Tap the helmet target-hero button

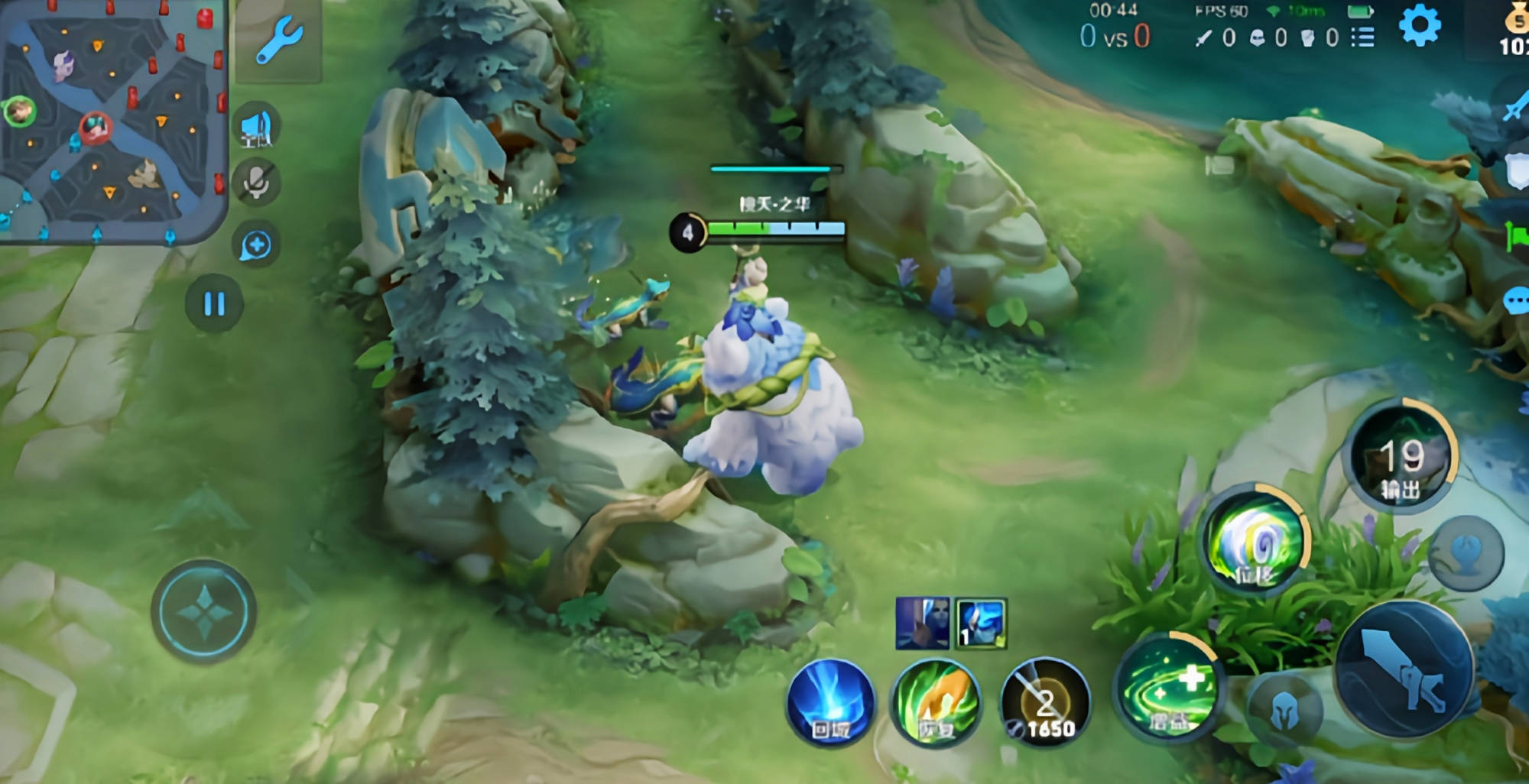click(1285, 711)
